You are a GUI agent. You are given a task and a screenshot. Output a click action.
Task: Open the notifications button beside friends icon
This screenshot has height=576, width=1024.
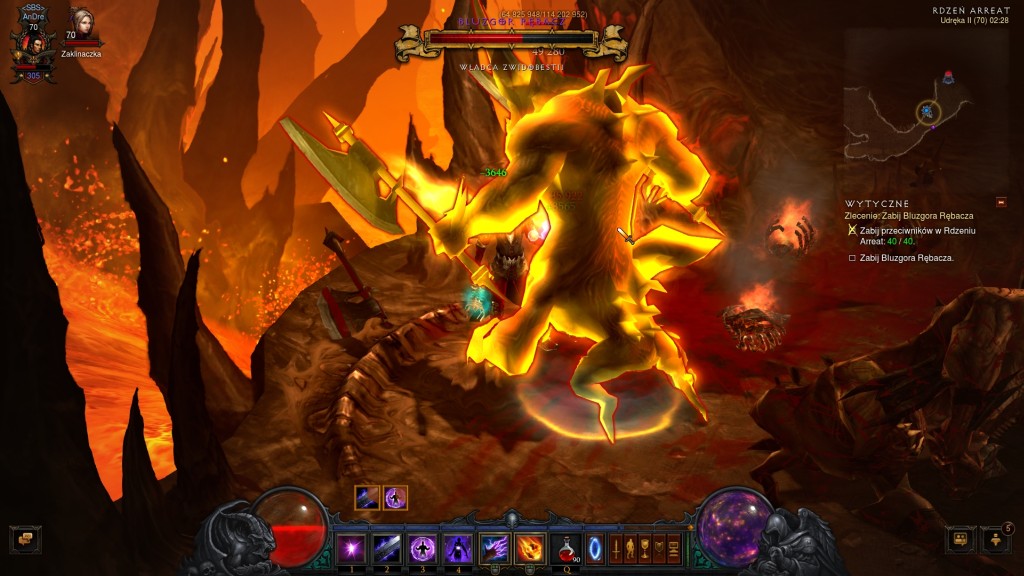[996, 539]
